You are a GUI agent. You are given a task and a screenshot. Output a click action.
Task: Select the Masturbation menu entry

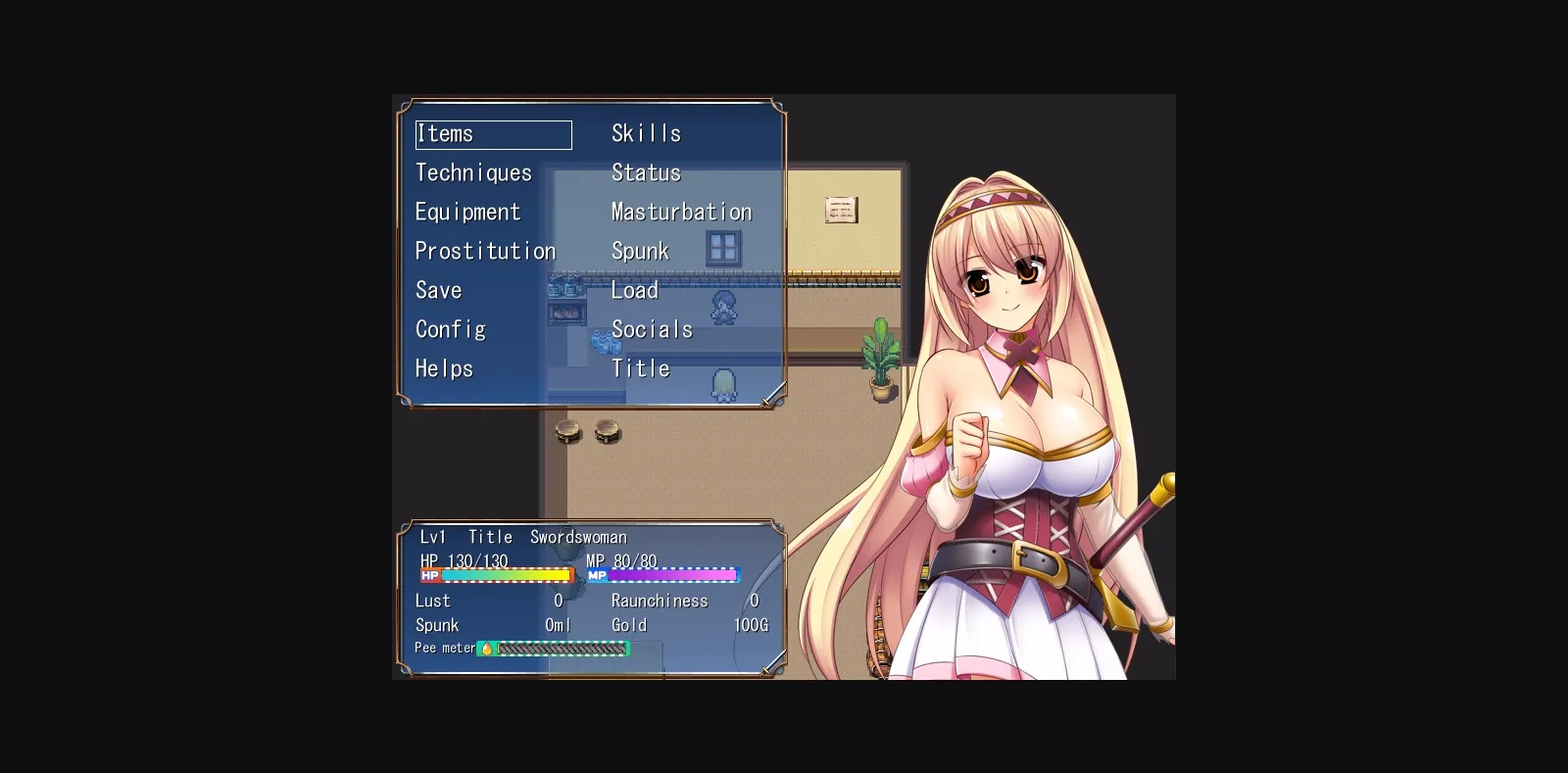click(680, 212)
